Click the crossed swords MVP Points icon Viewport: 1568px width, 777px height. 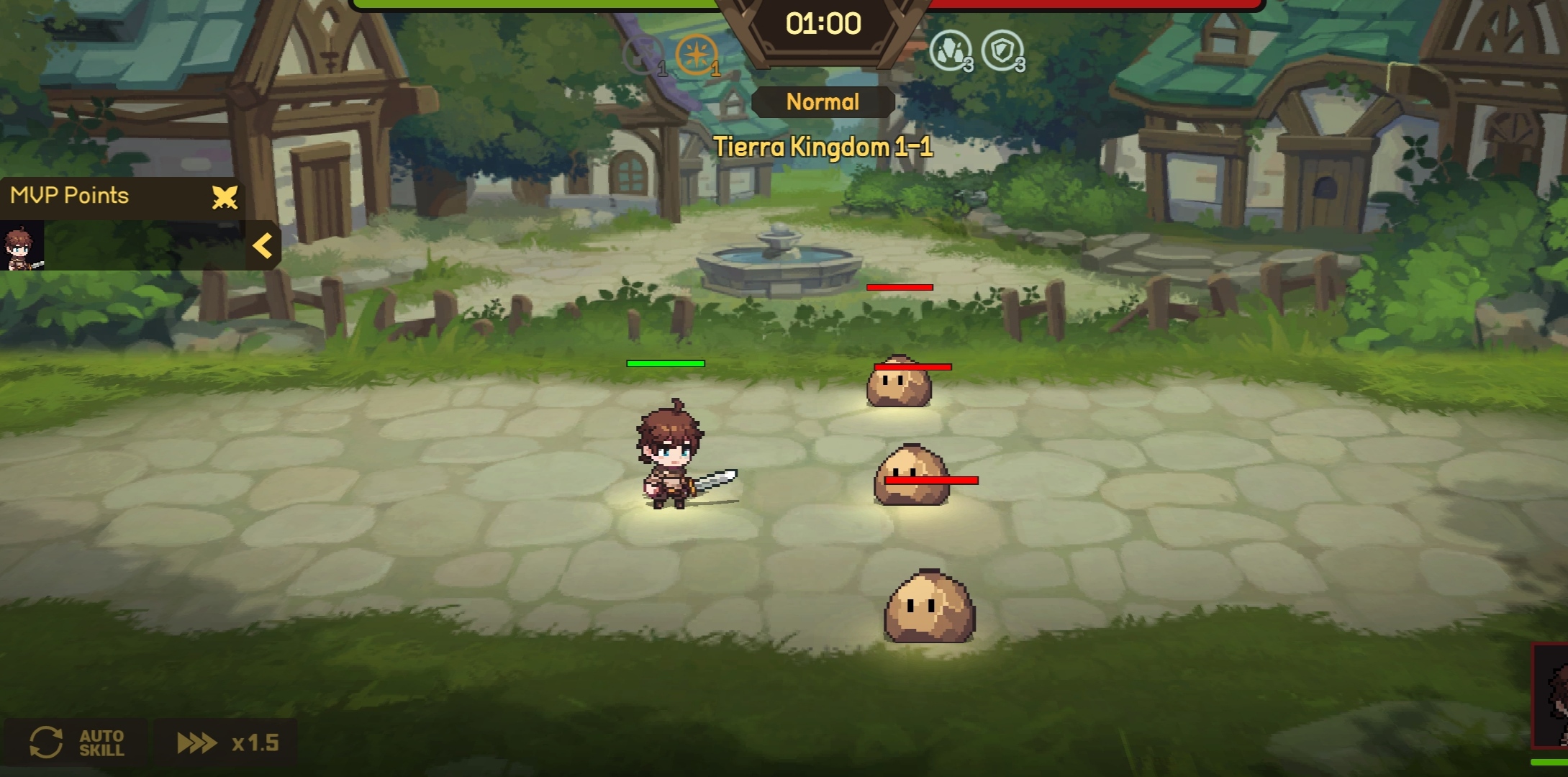pyautogui.click(x=224, y=197)
